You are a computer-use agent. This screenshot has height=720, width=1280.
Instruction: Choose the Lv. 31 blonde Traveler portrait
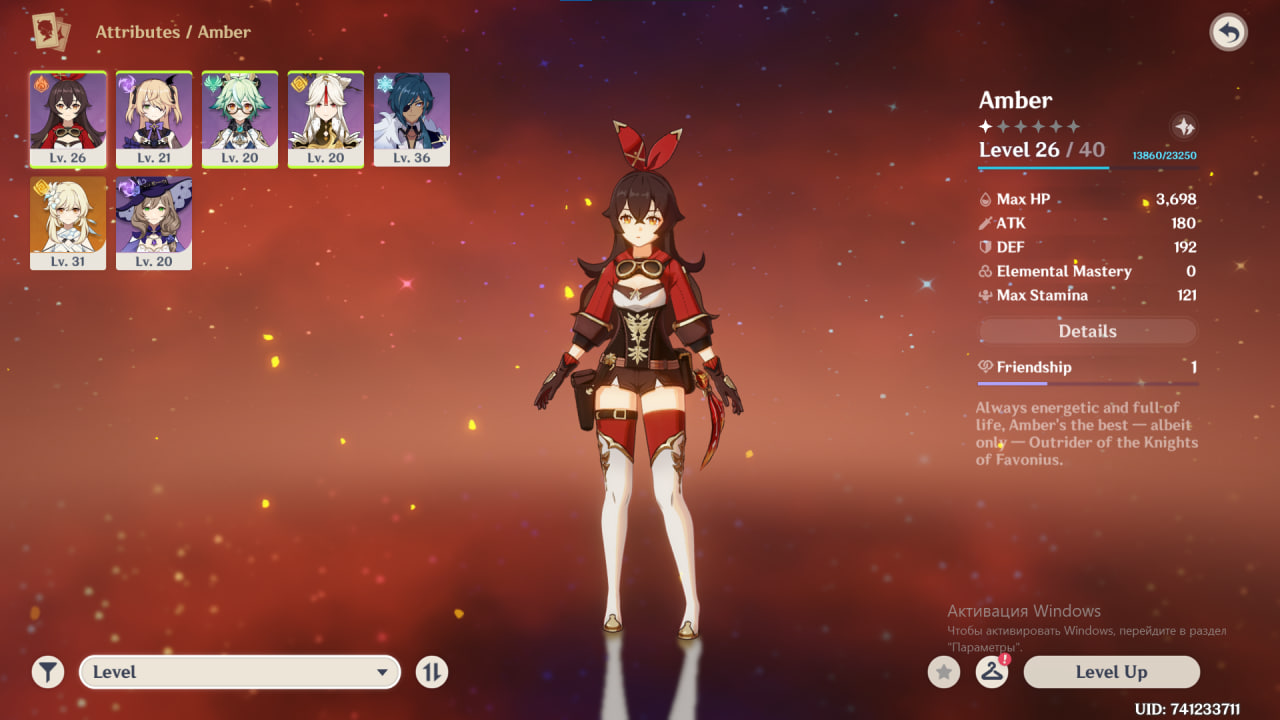tap(68, 223)
